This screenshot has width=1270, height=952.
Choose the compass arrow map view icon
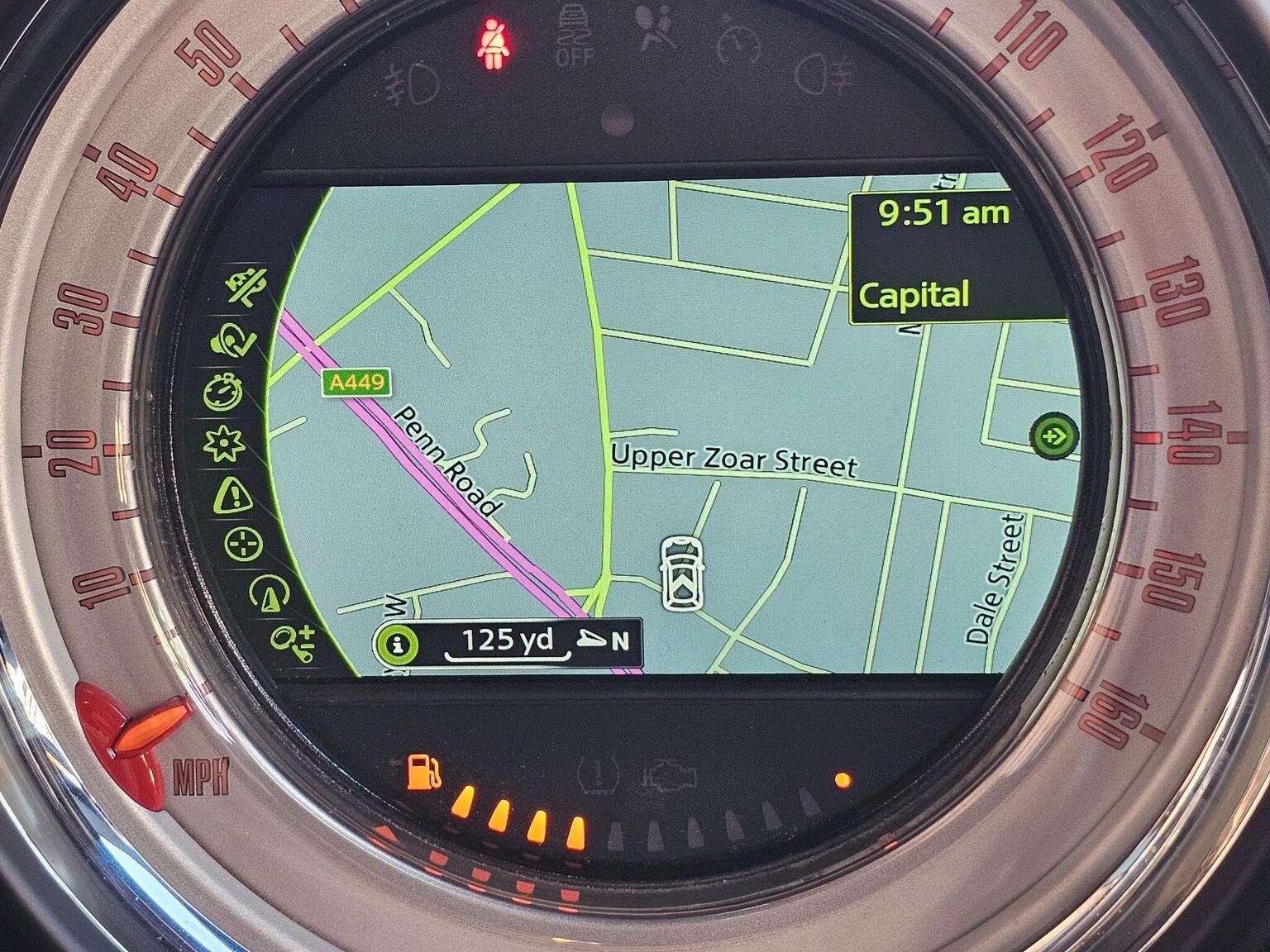270,593
